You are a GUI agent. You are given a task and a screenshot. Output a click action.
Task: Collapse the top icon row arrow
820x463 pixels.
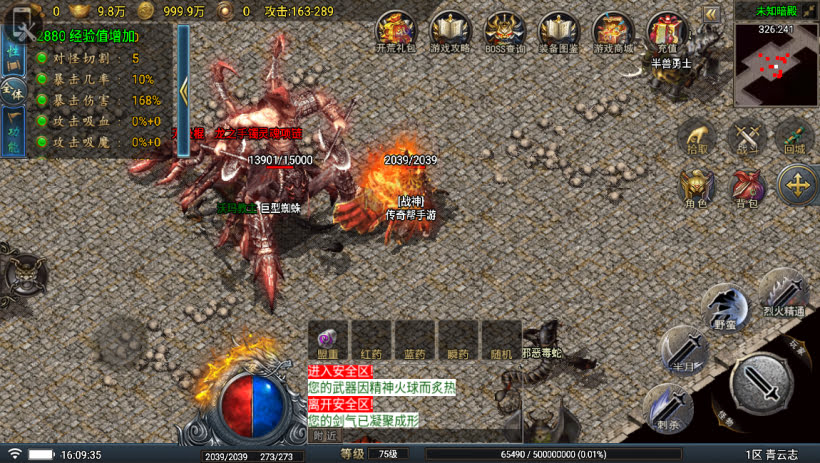[x=711, y=14]
